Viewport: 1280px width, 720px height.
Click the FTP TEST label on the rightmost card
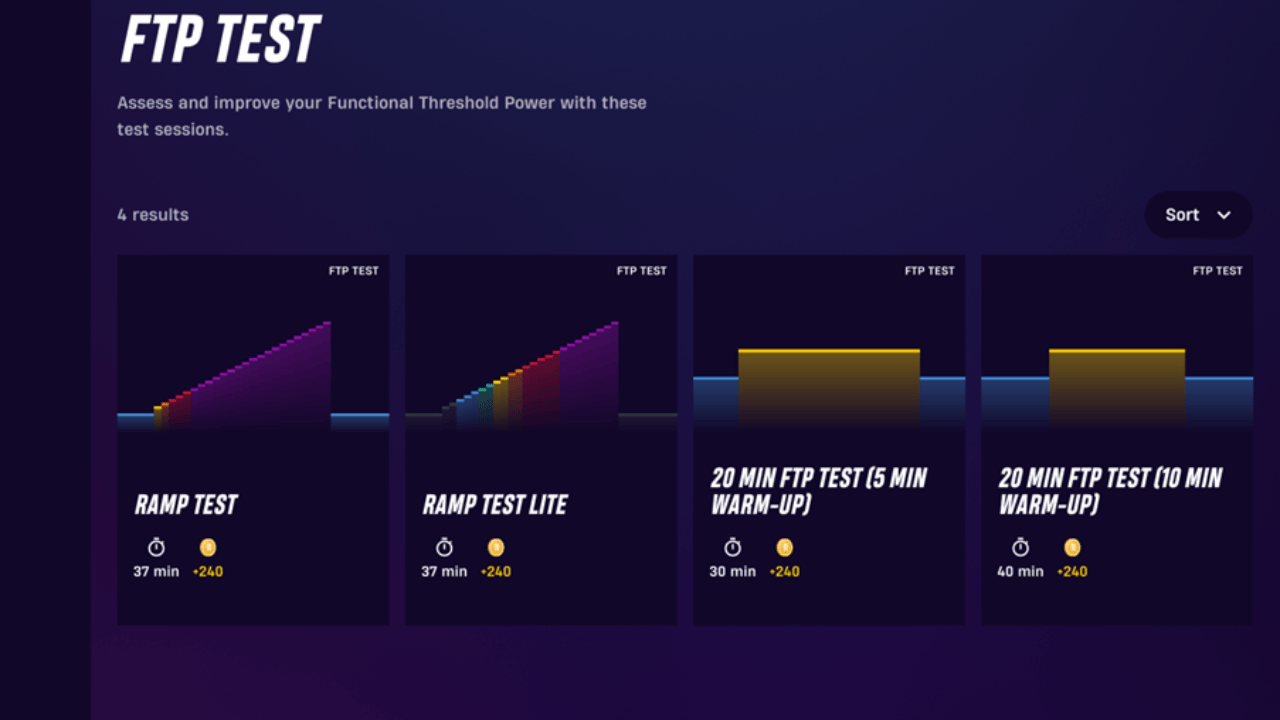point(1216,270)
